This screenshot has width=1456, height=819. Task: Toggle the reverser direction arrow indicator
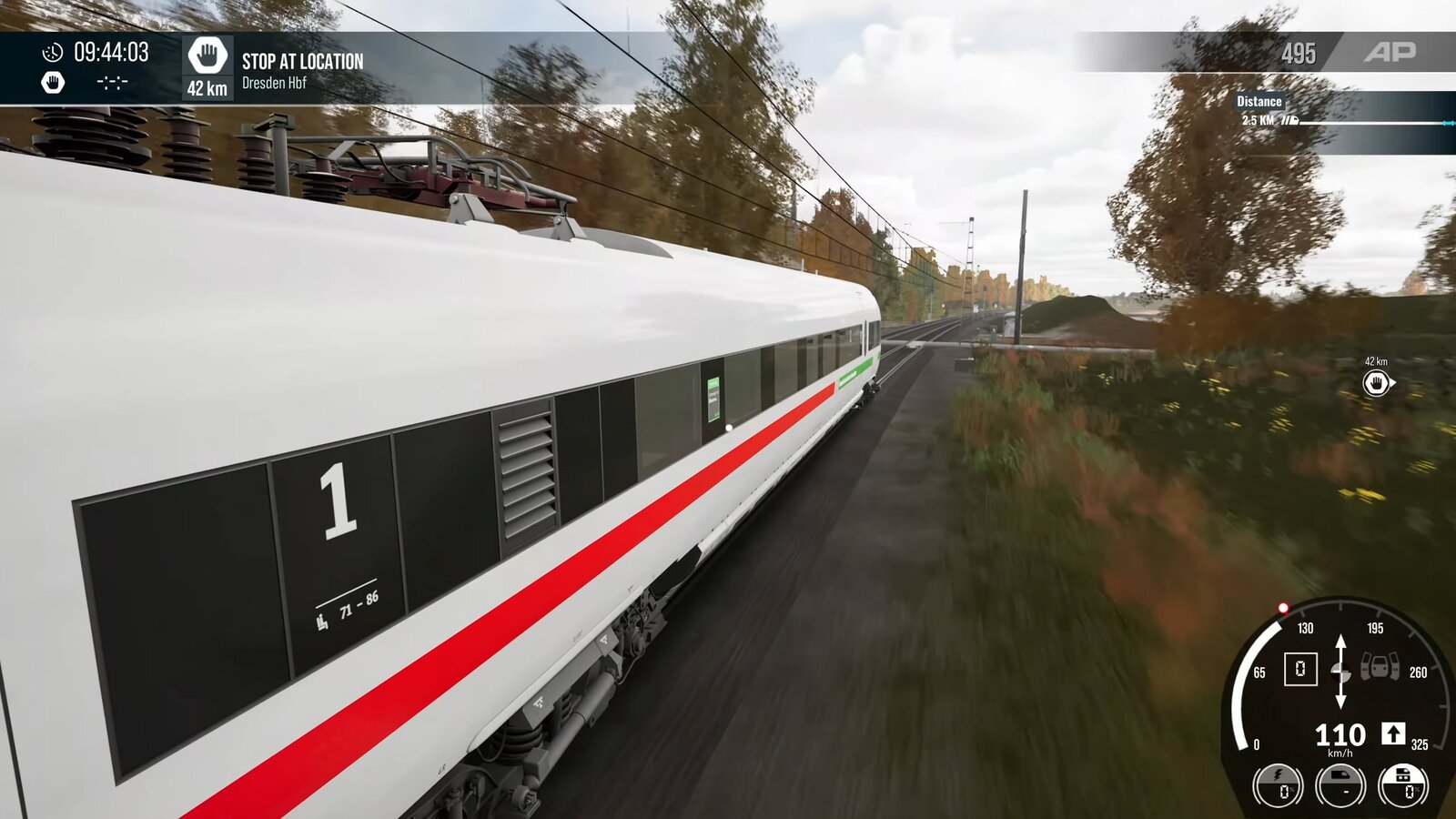[x=1340, y=672]
